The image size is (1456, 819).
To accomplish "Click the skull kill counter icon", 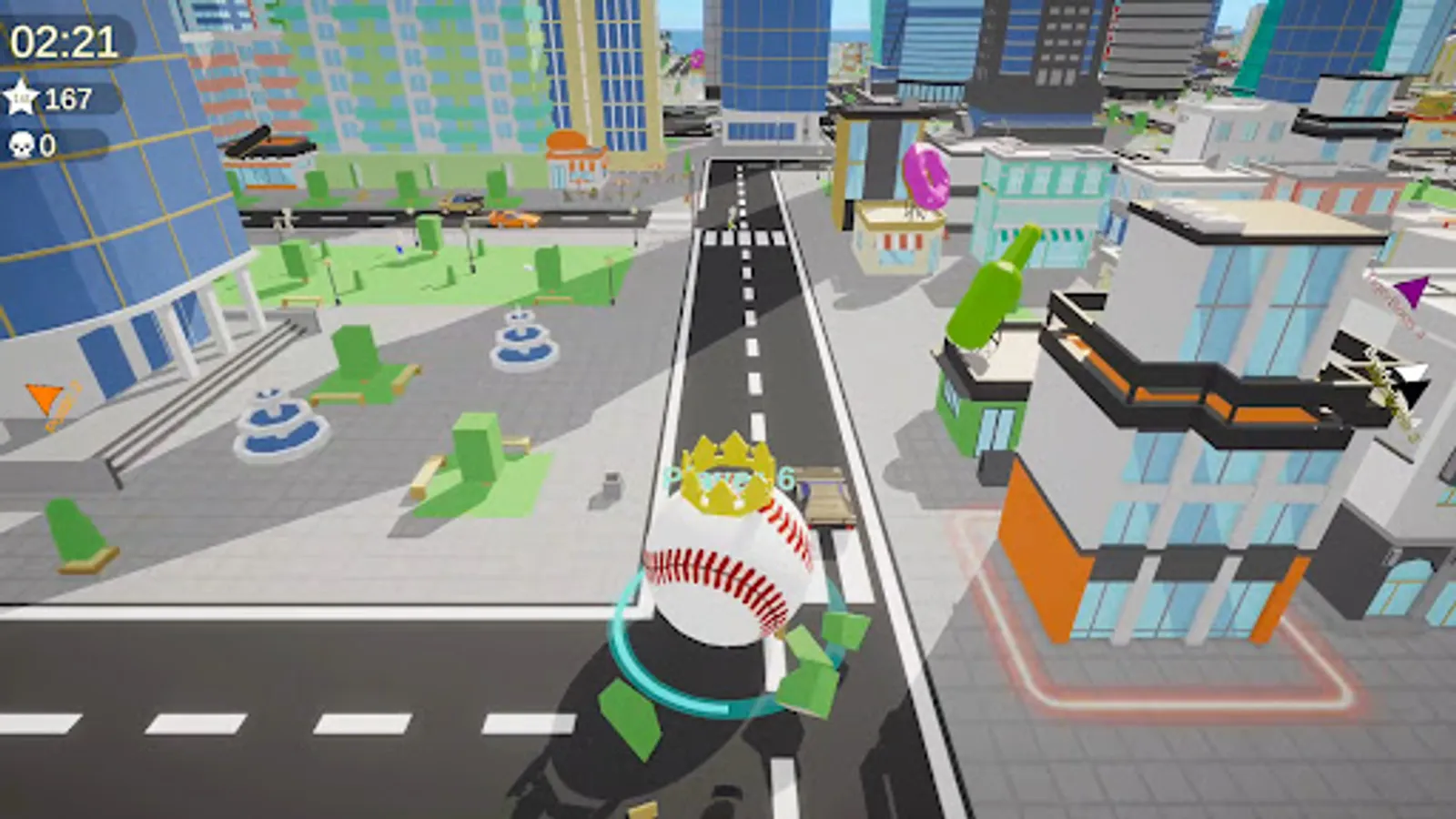I will click(x=20, y=144).
